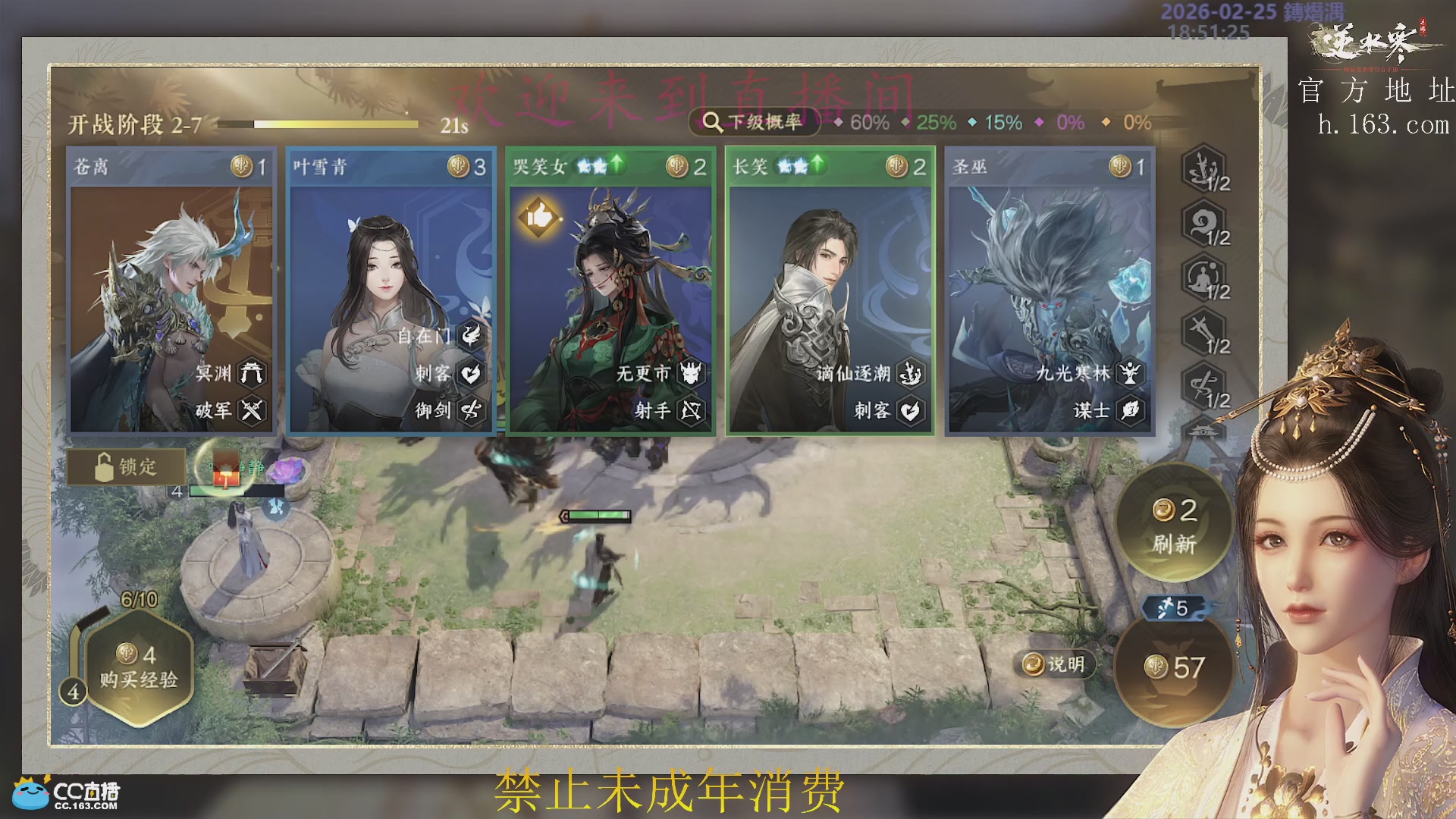
Task: Toggle the 锁定 shop lock
Action: [x=126, y=468]
